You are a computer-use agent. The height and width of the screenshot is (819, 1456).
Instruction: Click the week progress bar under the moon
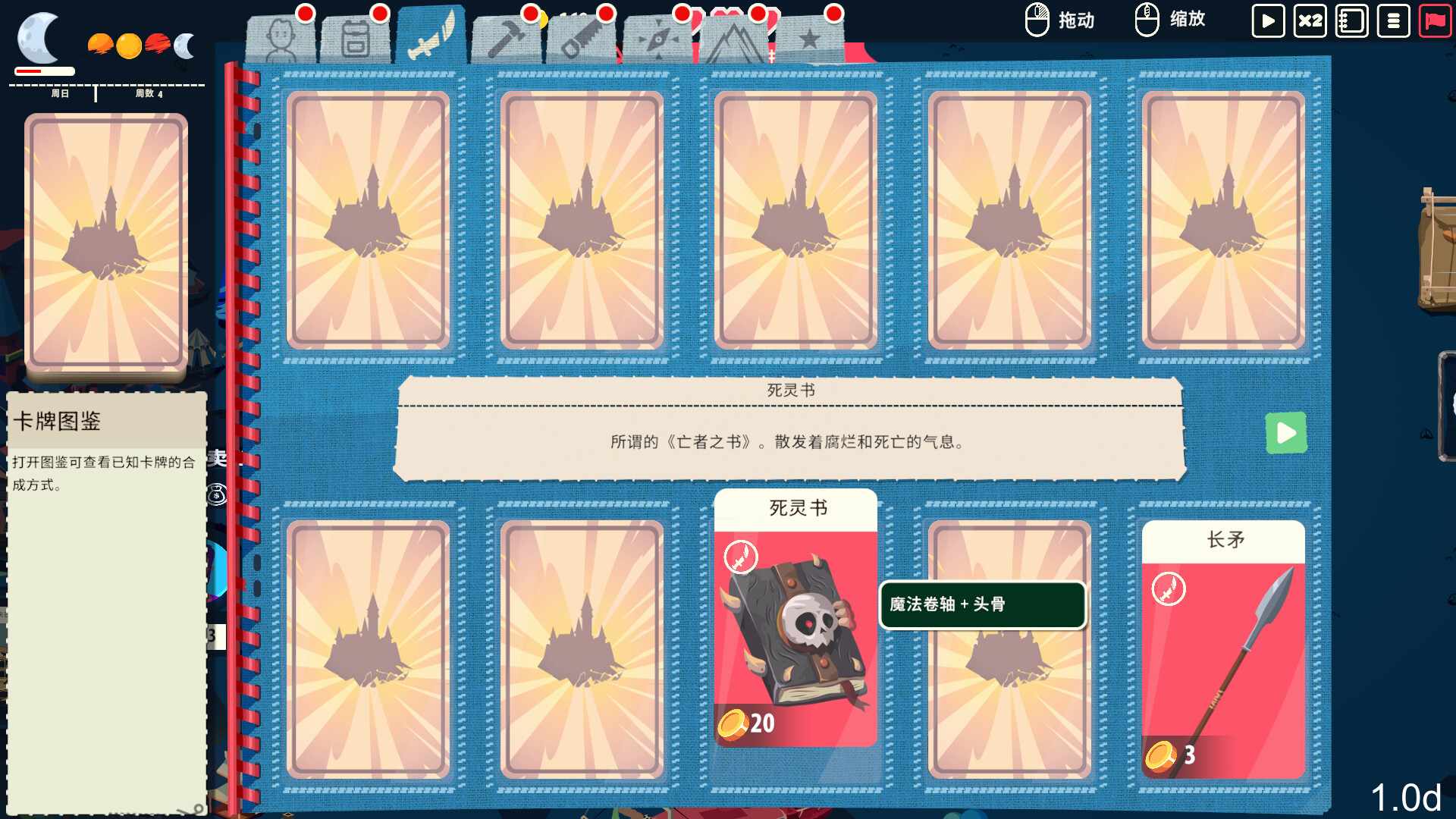click(42, 70)
